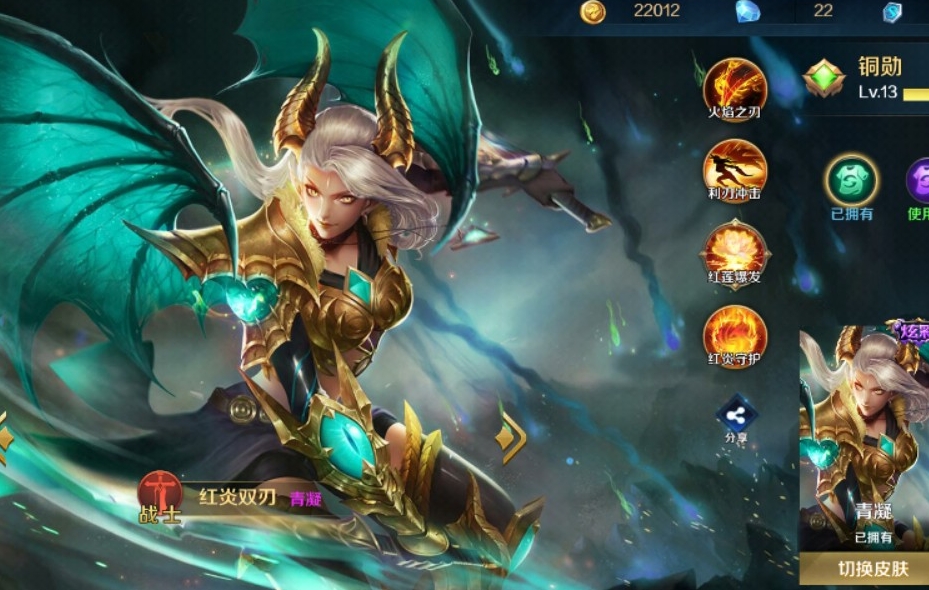View the 火焰之刃 skill icon

(735, 85)
